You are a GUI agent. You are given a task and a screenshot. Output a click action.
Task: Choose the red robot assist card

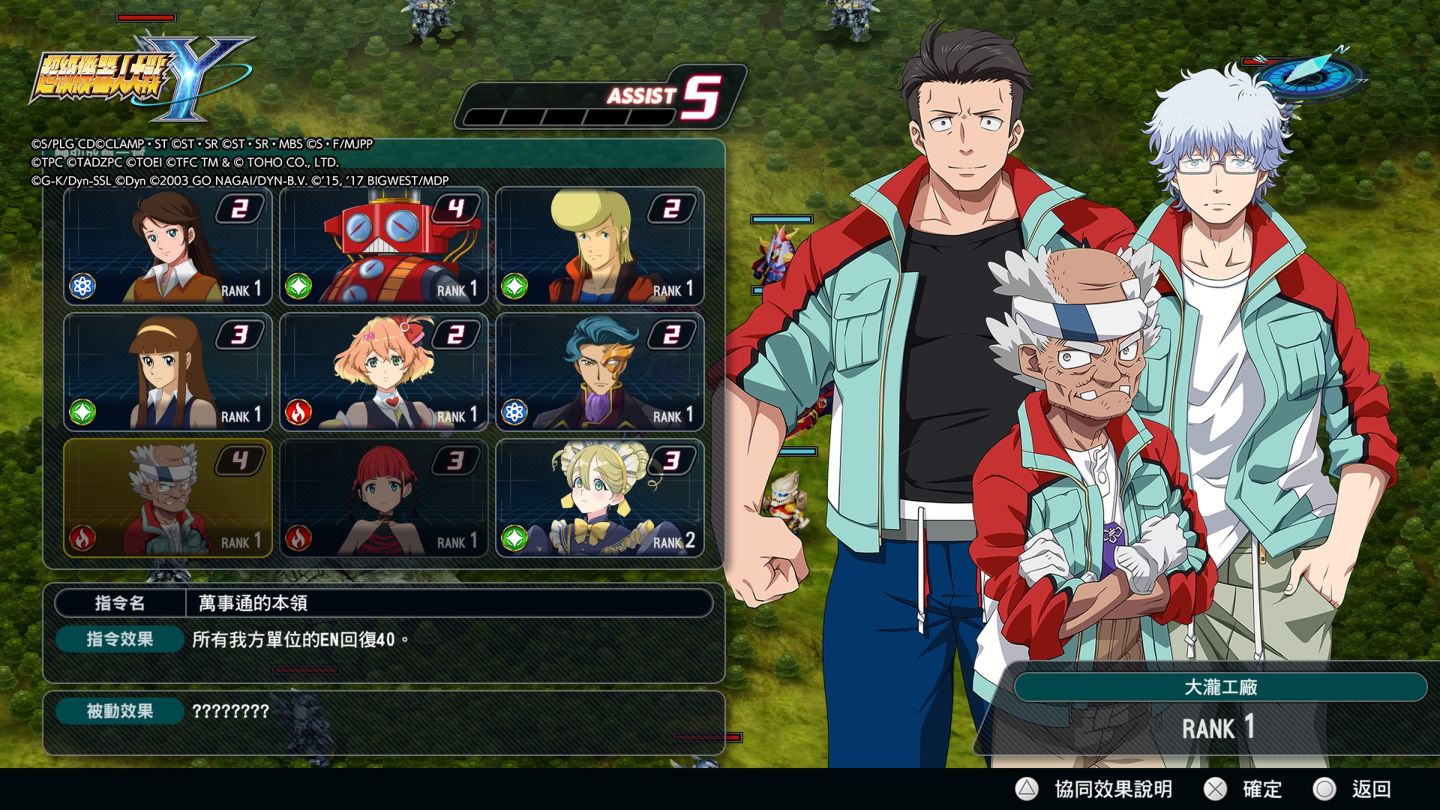pos(384,246)
